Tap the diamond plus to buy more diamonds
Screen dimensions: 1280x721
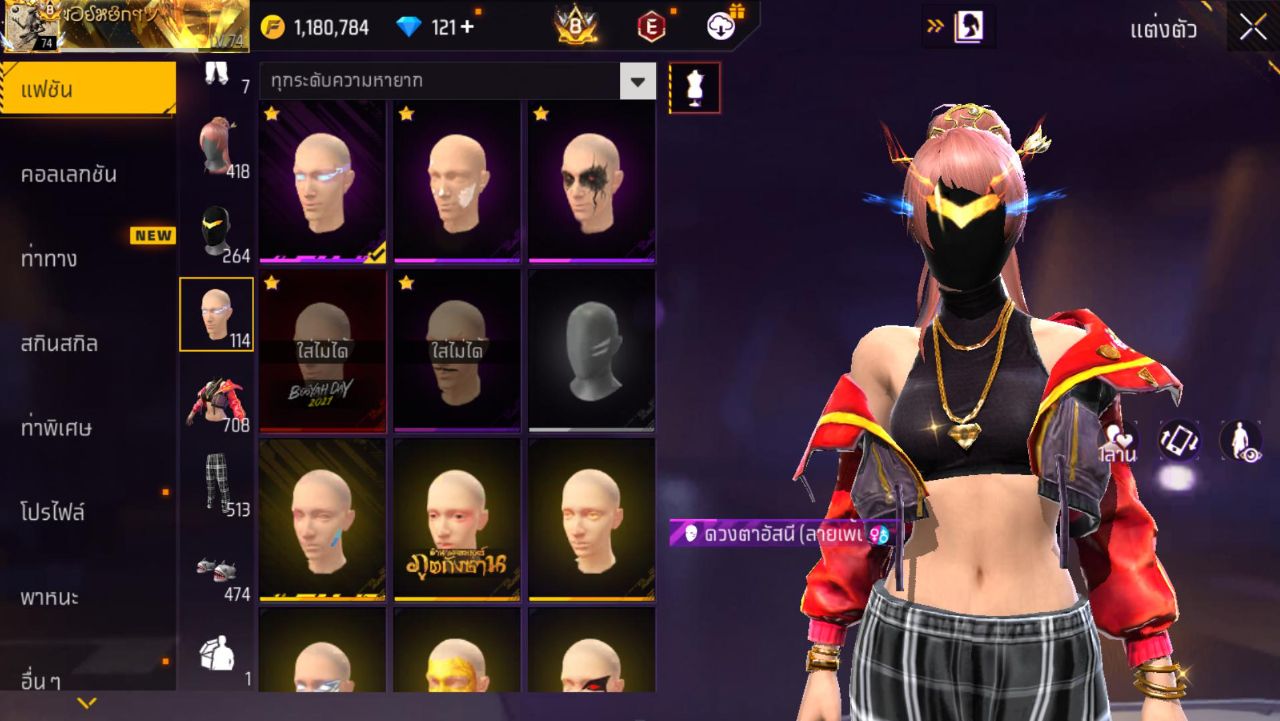click(464, 28)
